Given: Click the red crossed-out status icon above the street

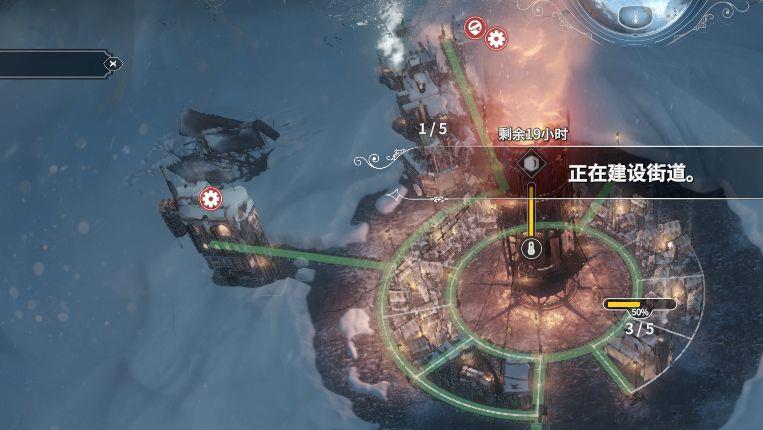Looking at the screenshot, I should point(475,27).
